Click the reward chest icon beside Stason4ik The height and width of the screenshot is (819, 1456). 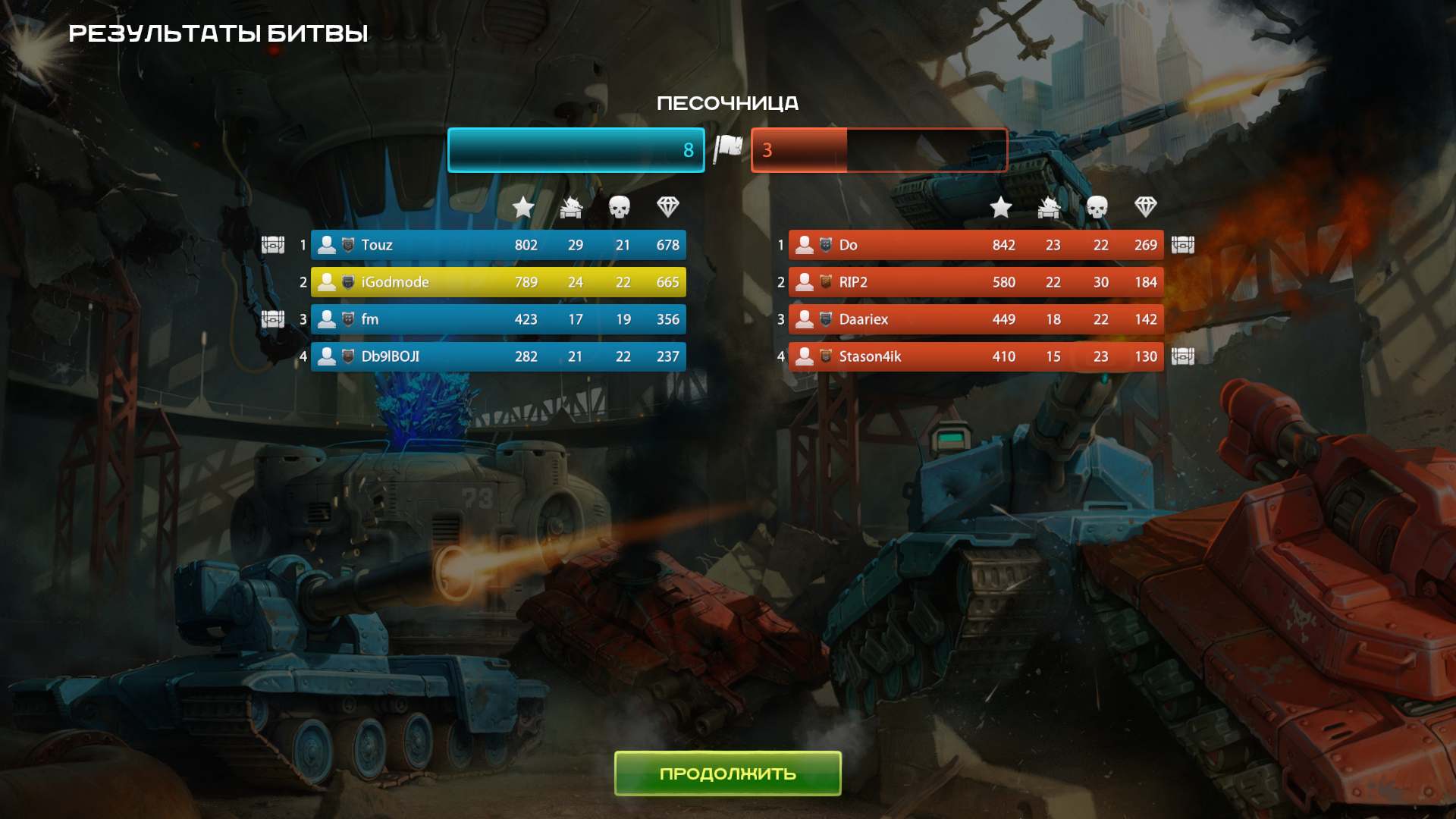[x=1182, y=356]
